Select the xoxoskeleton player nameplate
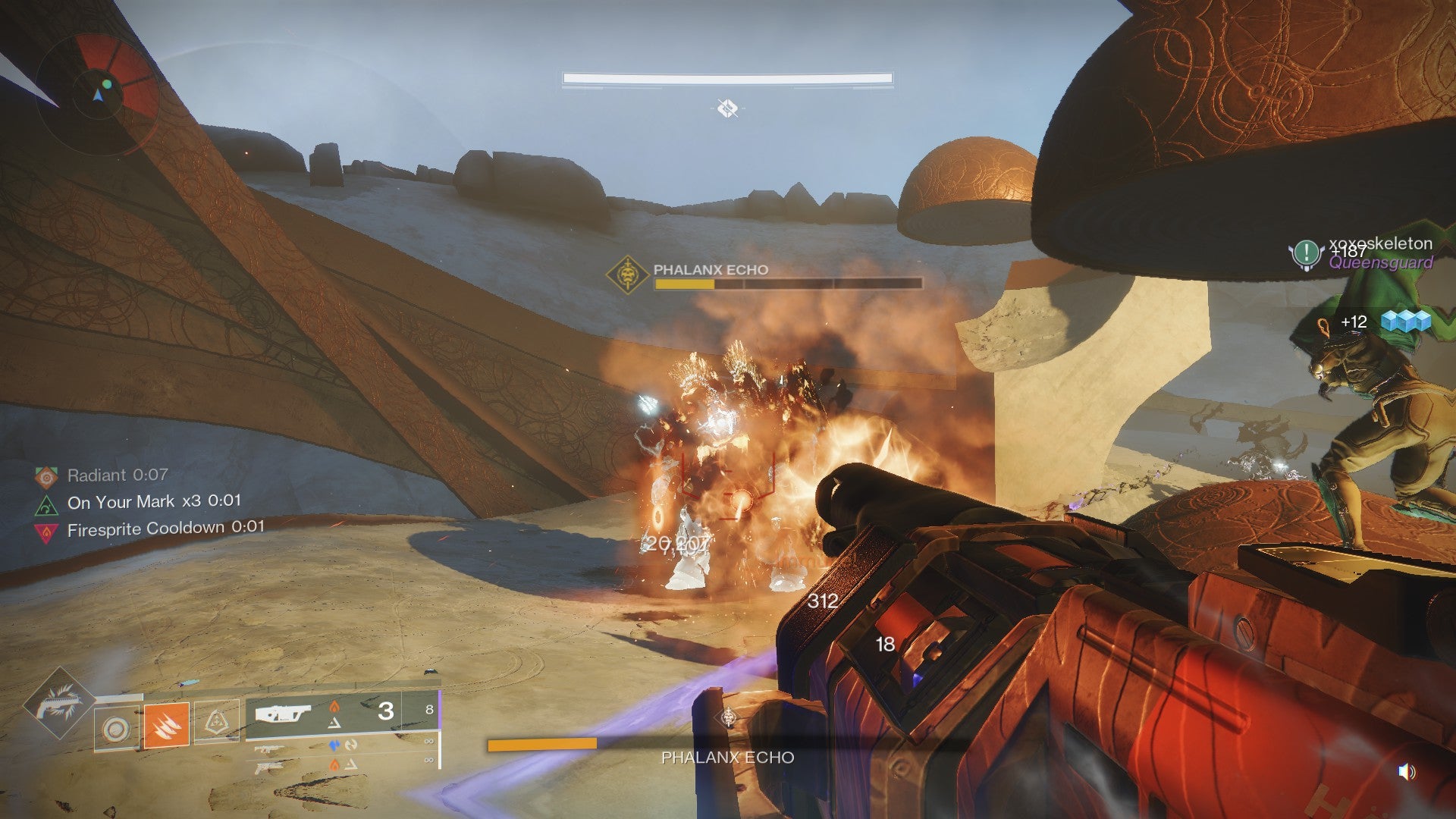Viewport: 1456px width, 819px height. (1379, 243)
